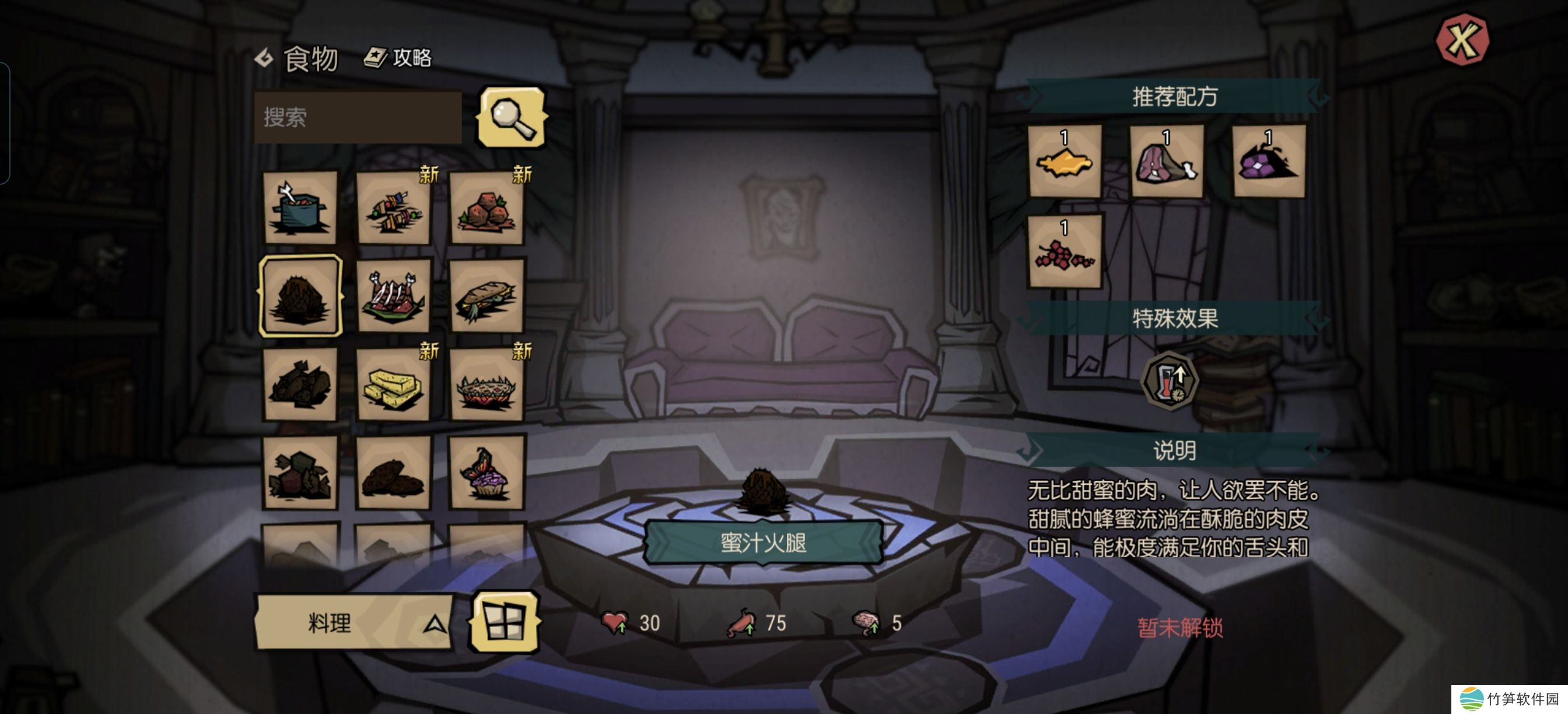Select the sandwich dish tile

487,296
